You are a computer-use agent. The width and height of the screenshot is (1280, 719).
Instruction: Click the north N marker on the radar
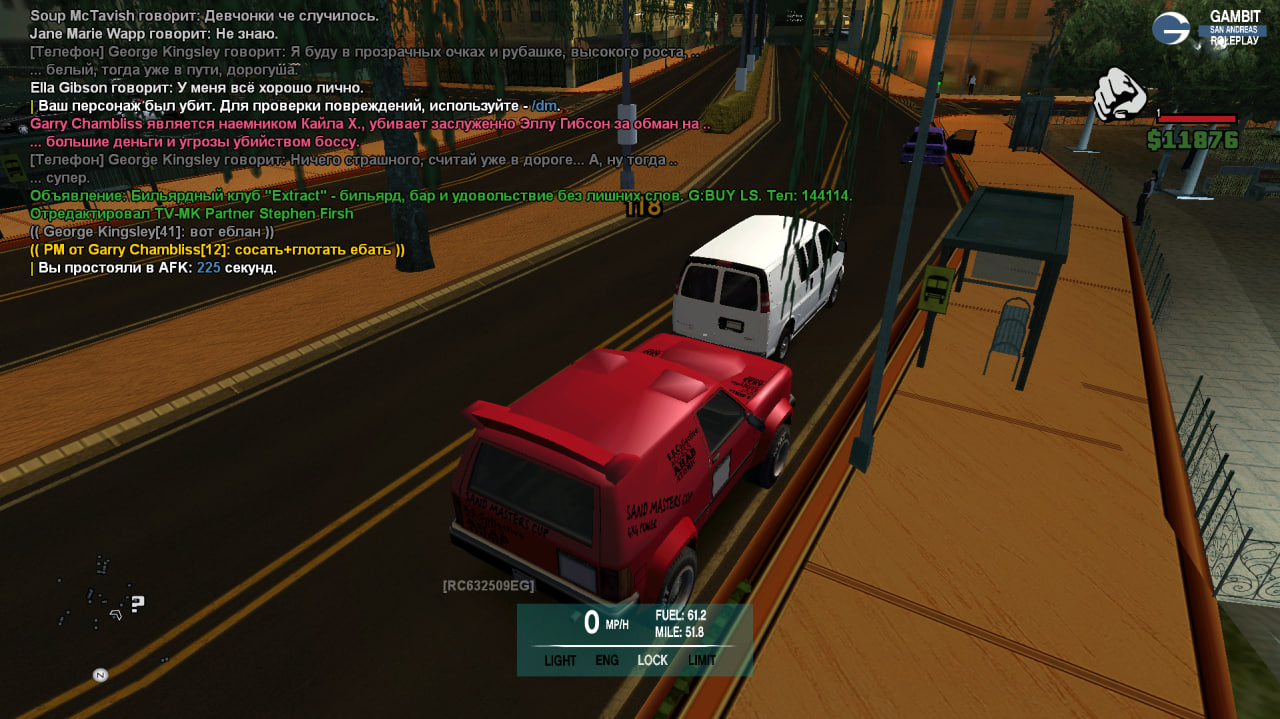(100, 675)
